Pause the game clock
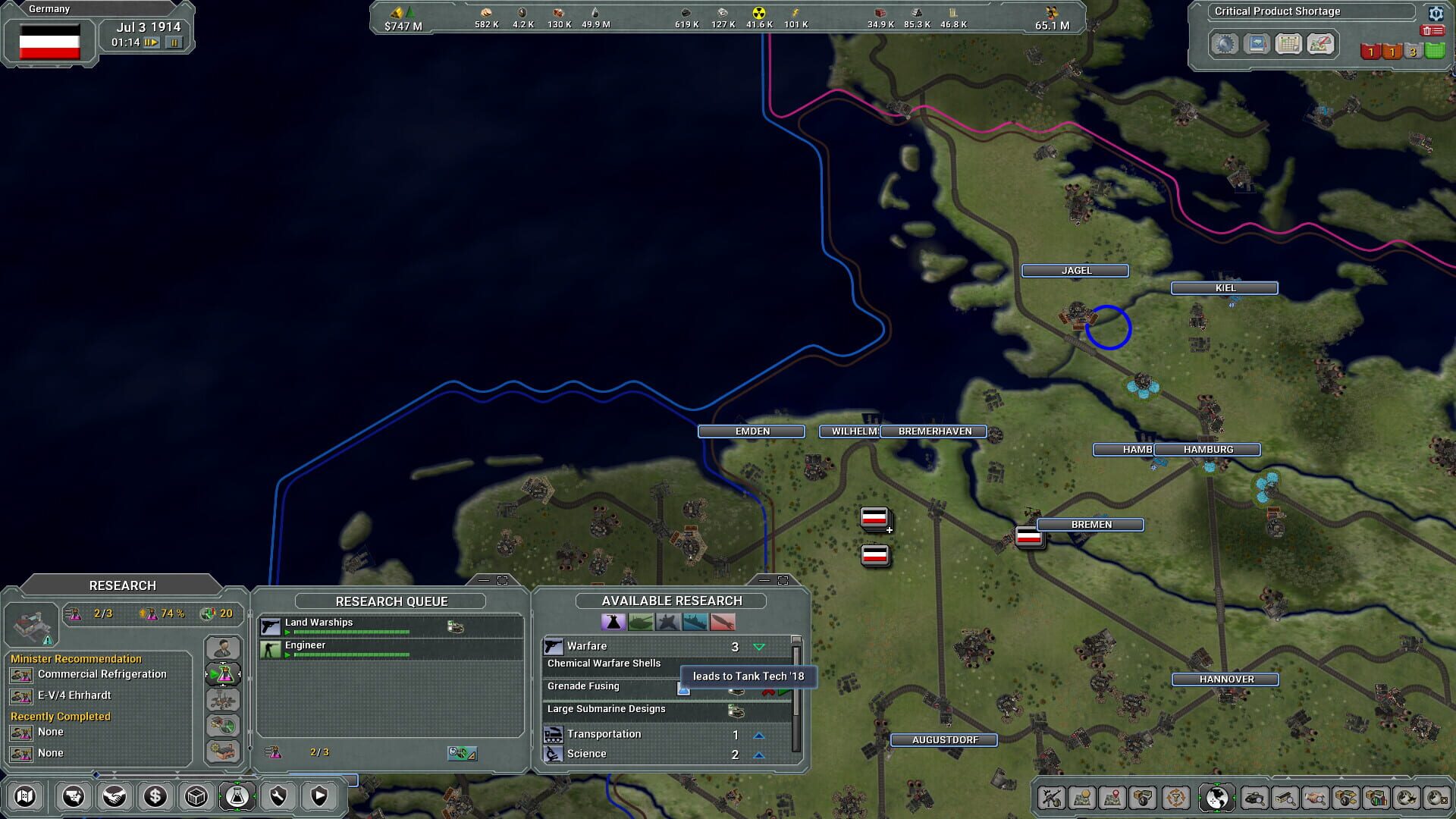 click(x=174, y=43)
